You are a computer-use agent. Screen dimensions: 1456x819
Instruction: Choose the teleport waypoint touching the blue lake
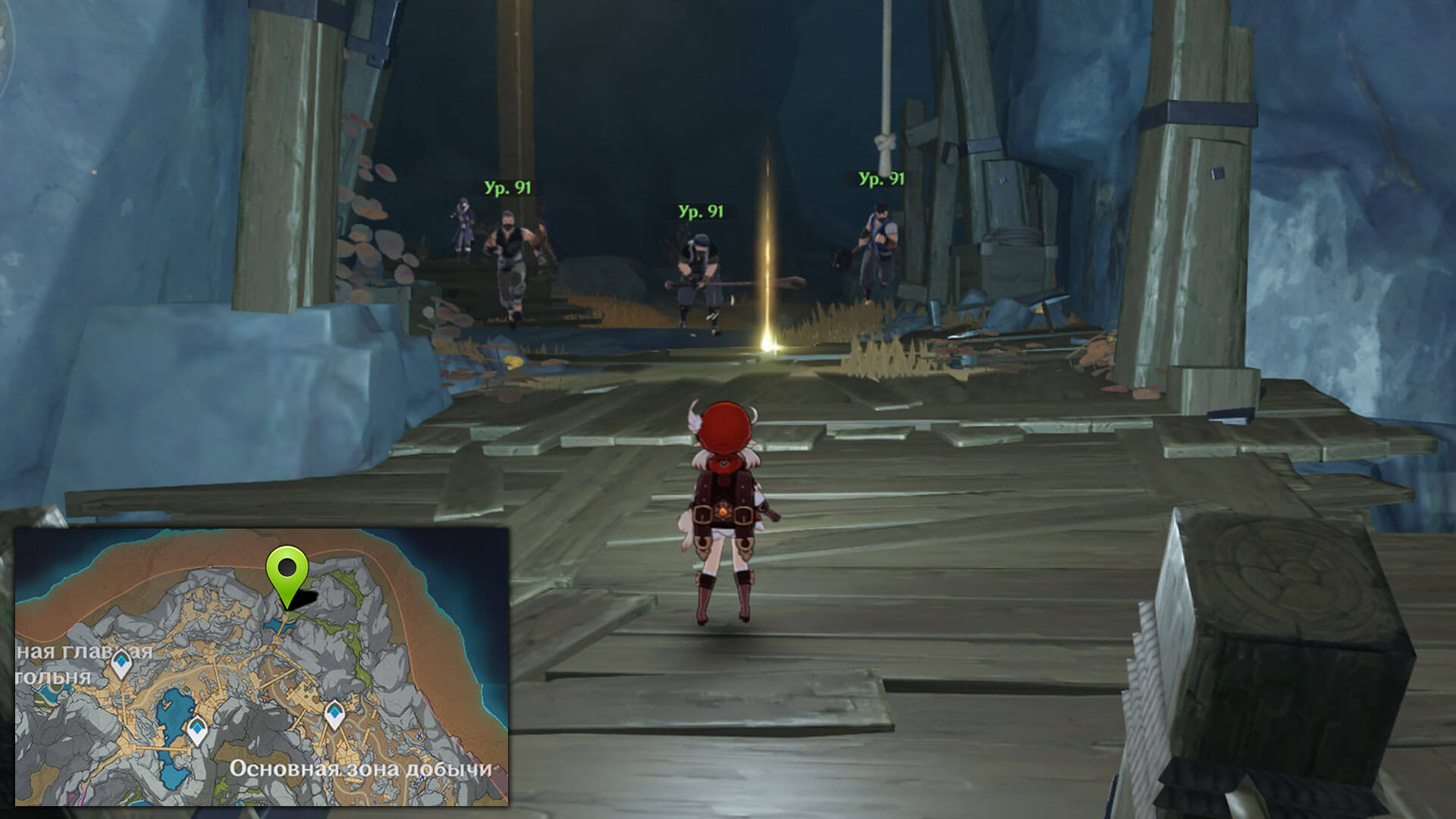pos(197,730)
